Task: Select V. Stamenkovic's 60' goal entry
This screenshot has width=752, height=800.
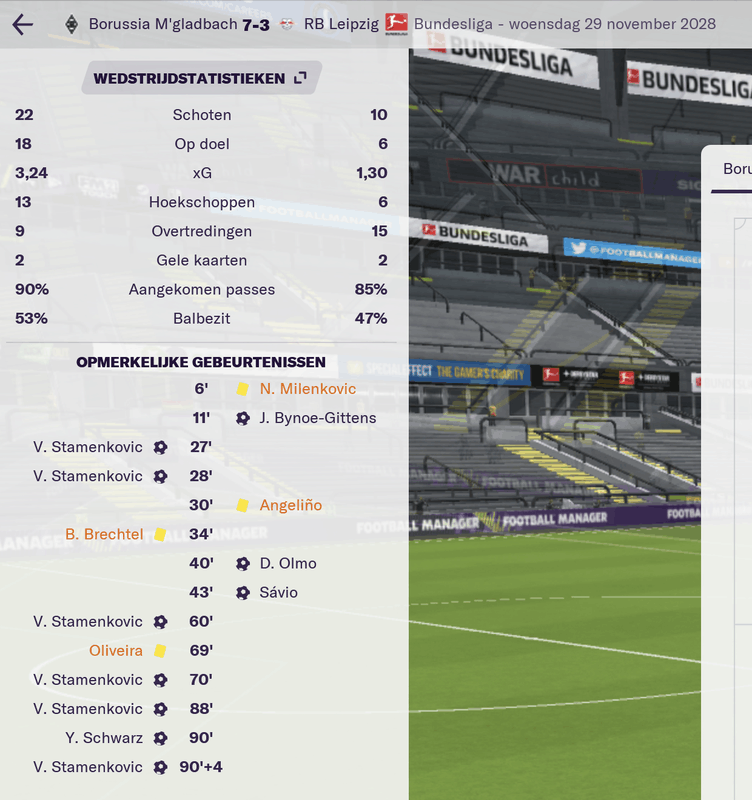Action: [88, 621]
